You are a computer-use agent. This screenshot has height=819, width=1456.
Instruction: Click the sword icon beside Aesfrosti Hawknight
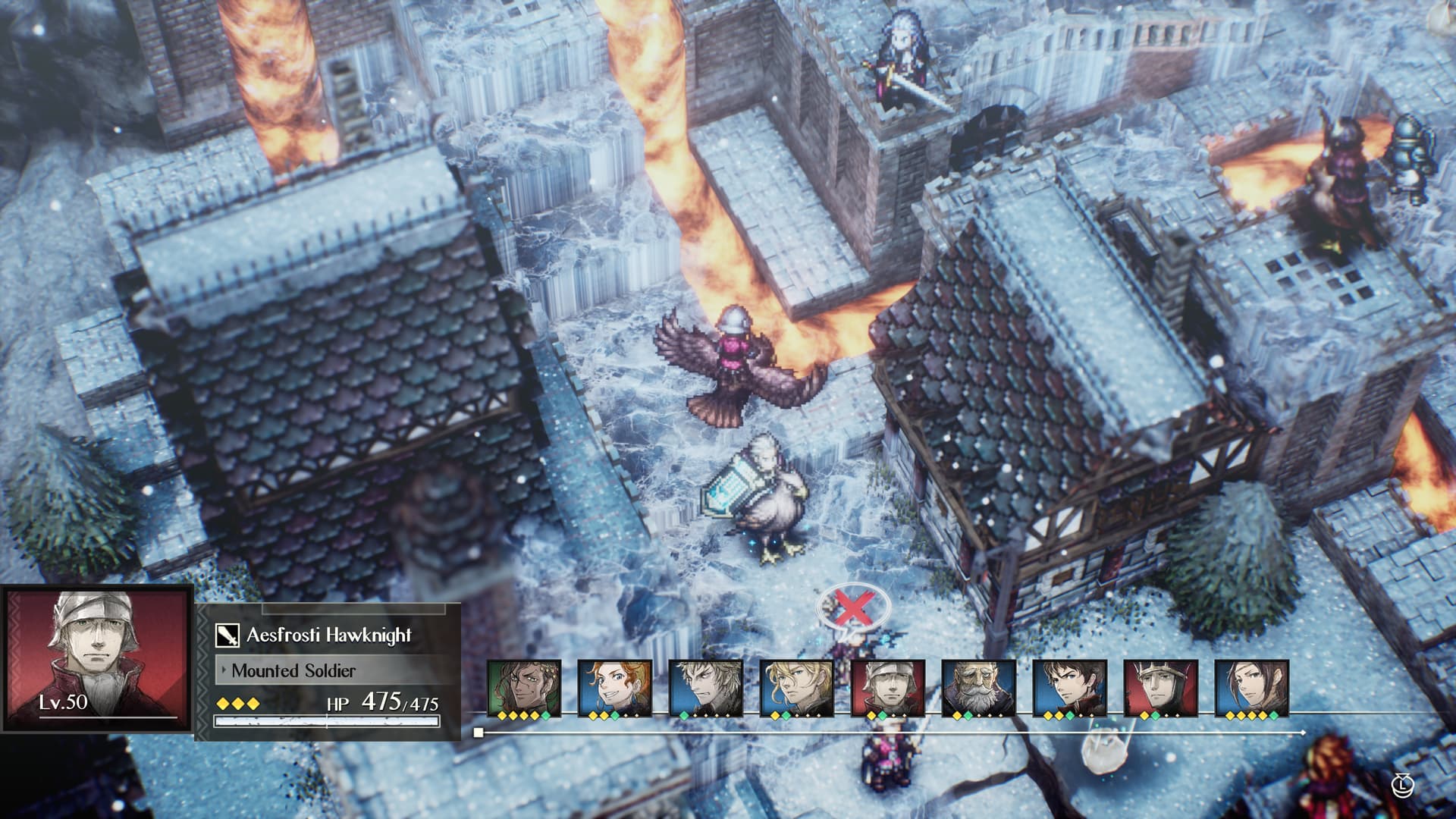[x=227, y=635]
